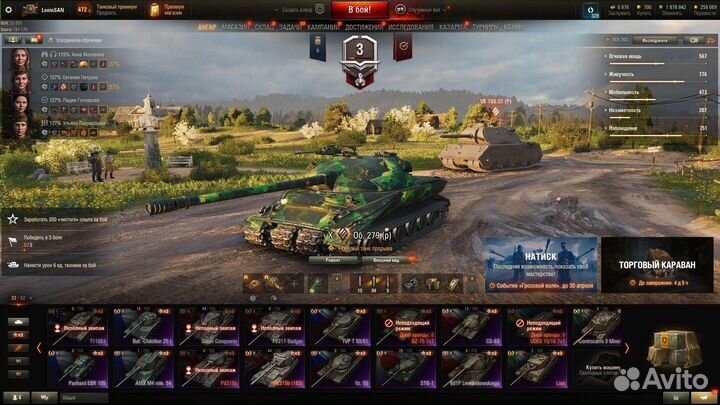720x405 pixels.
Task: Switch to the Склад tab
Action: 264,28
